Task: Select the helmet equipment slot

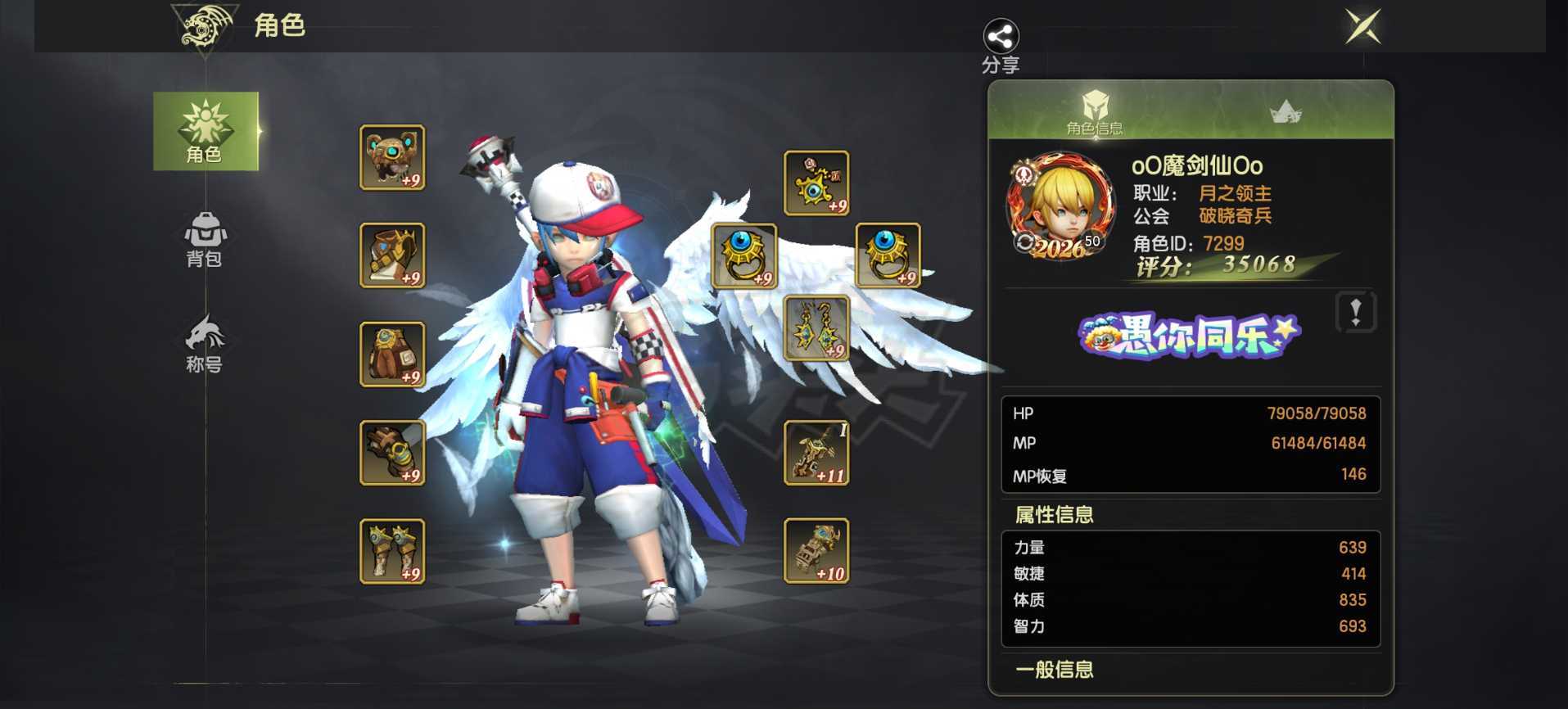Action: [x=392, y=157]
